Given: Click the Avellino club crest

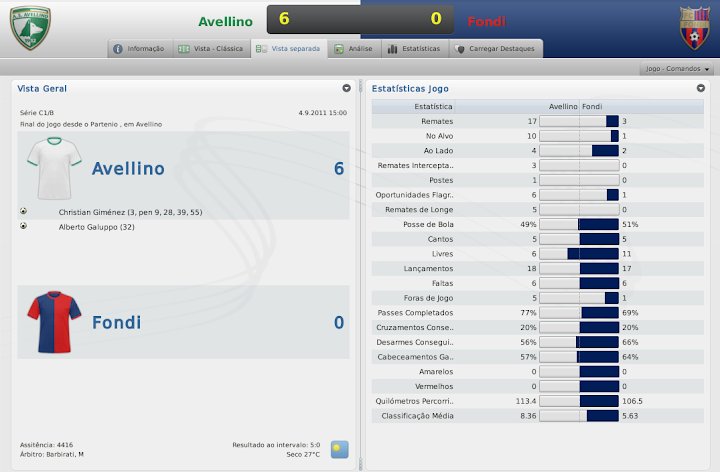Looking at the screenshot, I should (30, 27).
